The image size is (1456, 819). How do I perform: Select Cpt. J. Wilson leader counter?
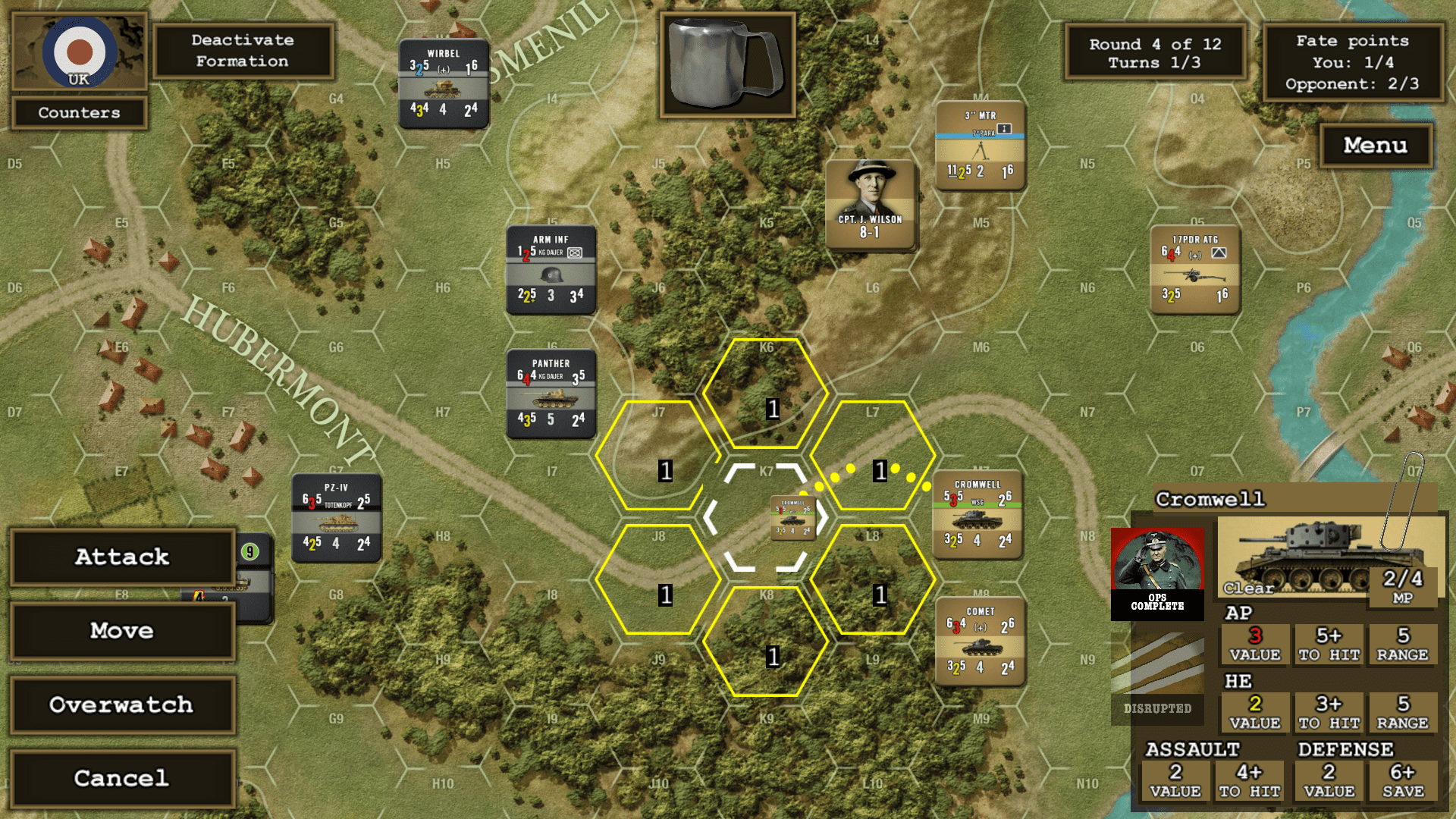(x=870, y=203)
